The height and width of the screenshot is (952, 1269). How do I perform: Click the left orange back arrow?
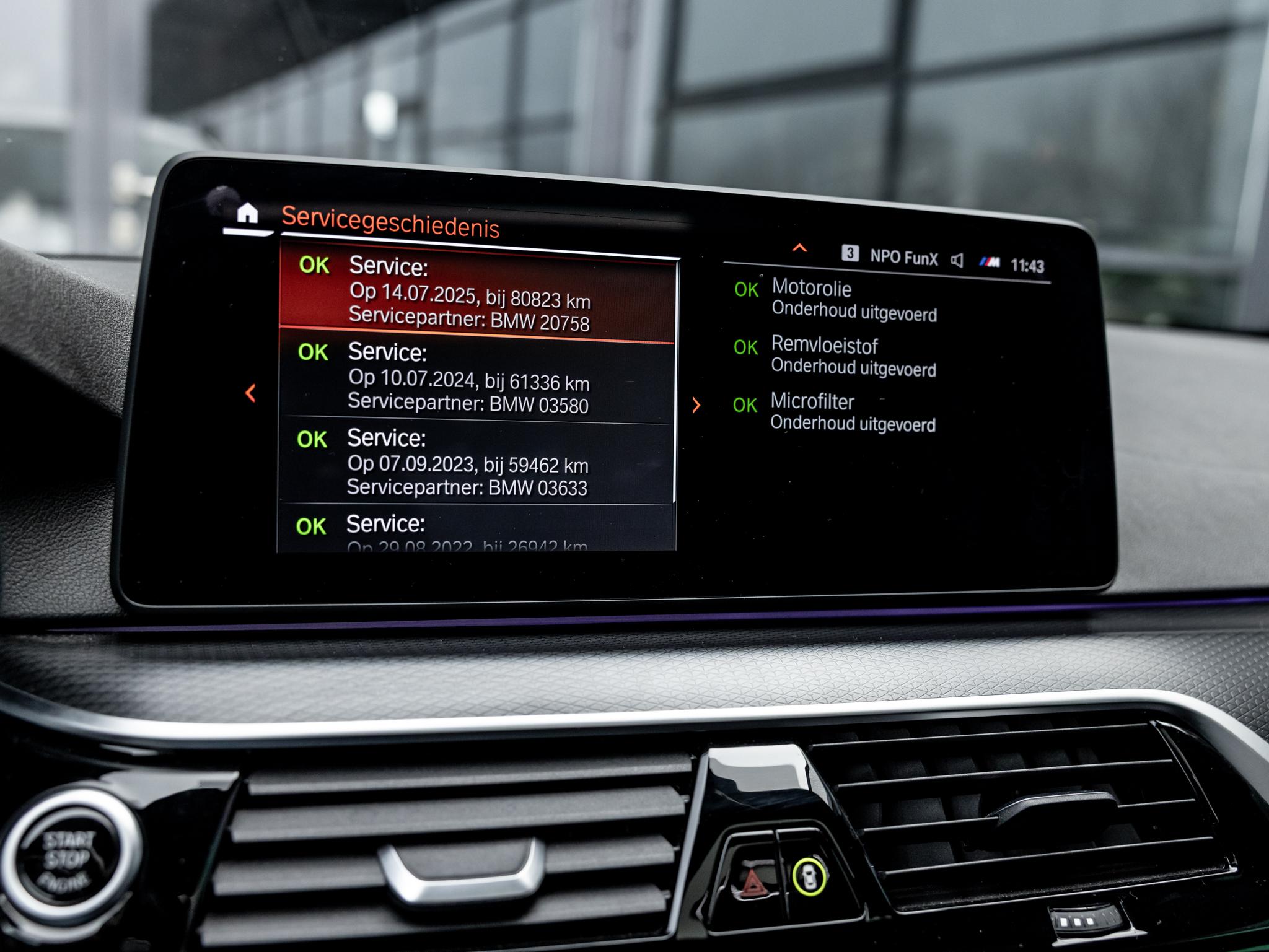tap(251, 393)
